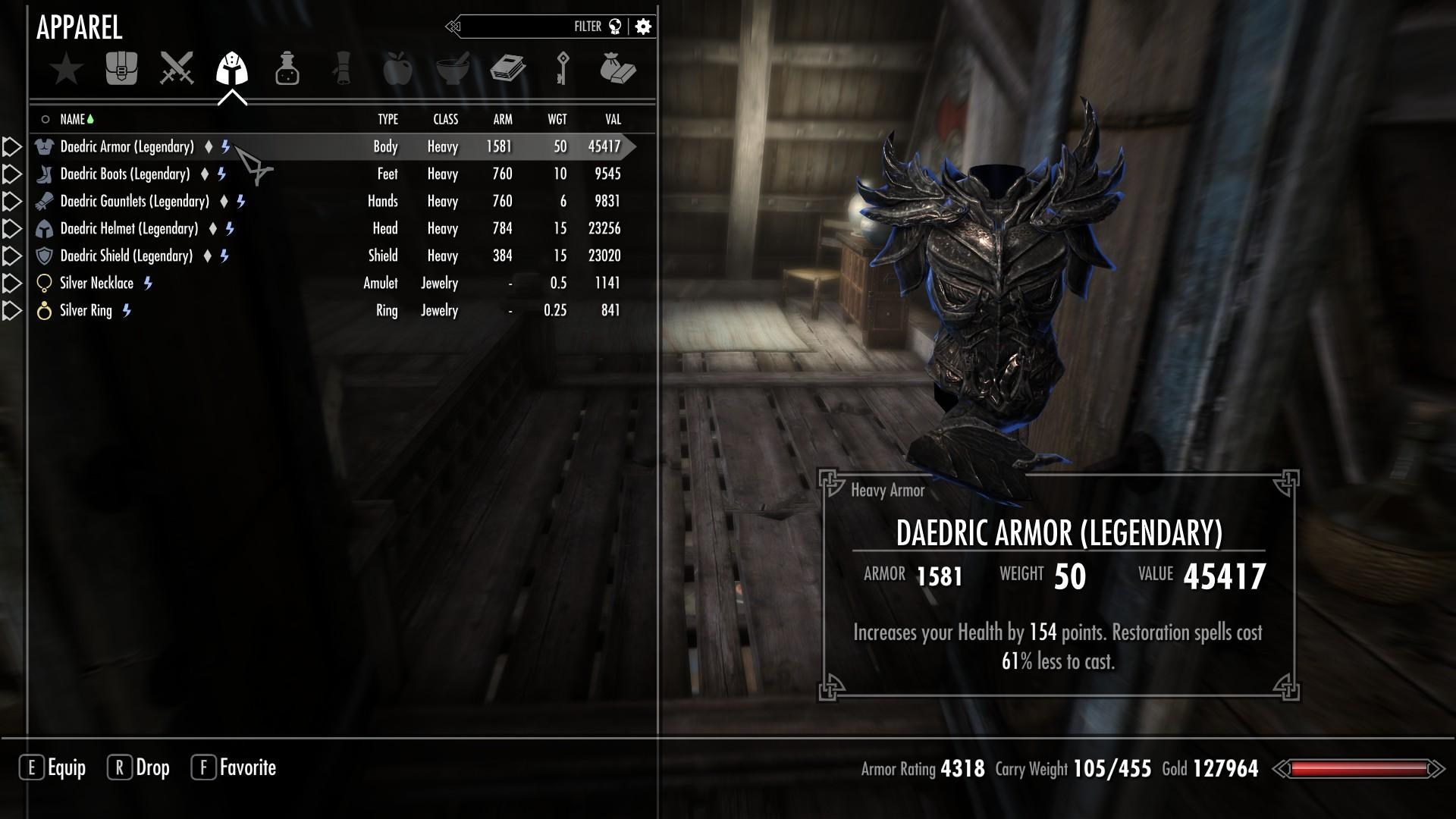1456x819 pixels.
Task: Click the Scrolls category icon
Action: coord(343,68)
